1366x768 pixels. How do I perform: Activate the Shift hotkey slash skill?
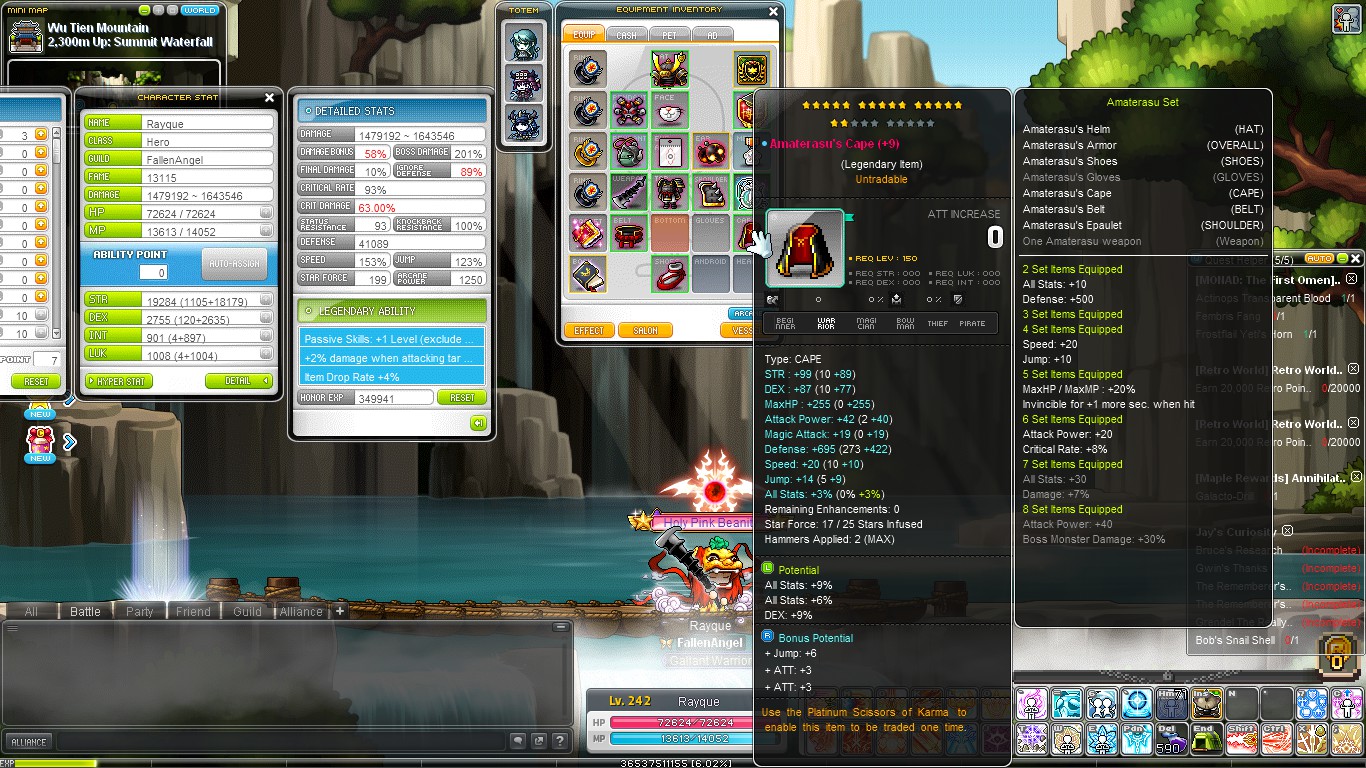point(1241,738)
